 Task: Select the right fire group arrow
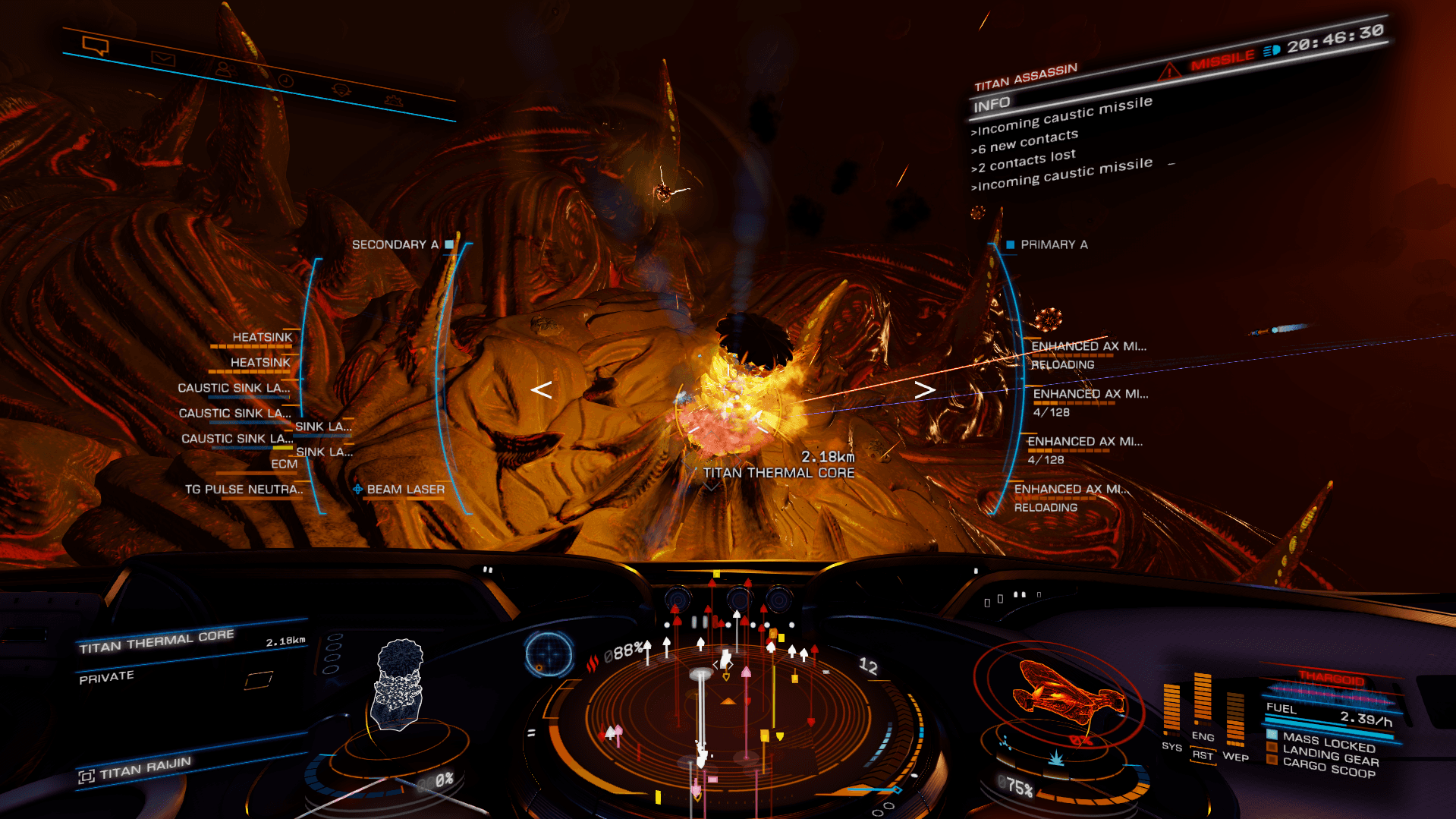[x=924, y=390]
